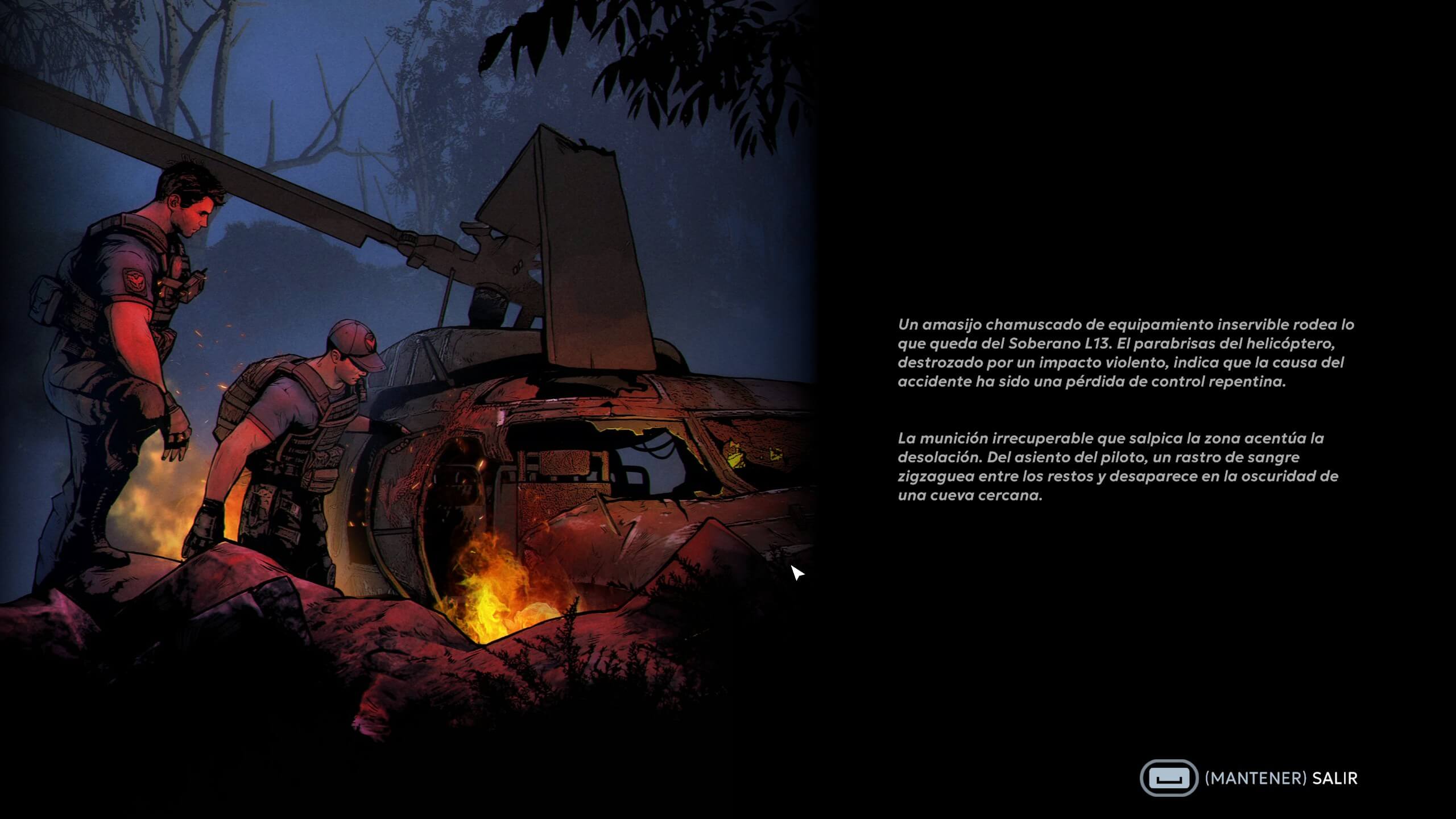Click the gamepad button prompt icon beside SALIR
The image size is (1456, 819).
1172,778
